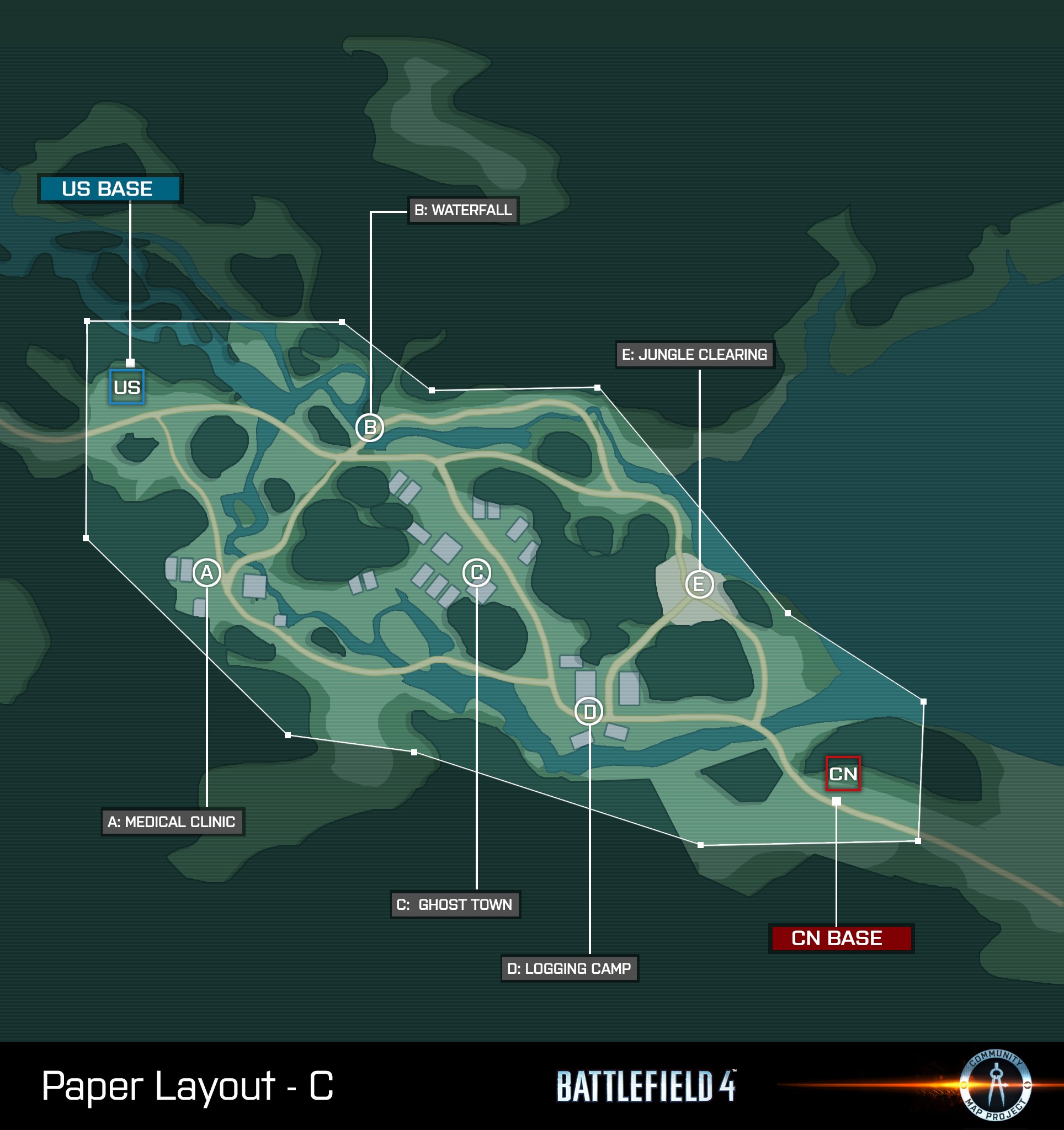Select capture point D marker
The height and width of the screenshot is (1130, 1064).
[589, 711]
